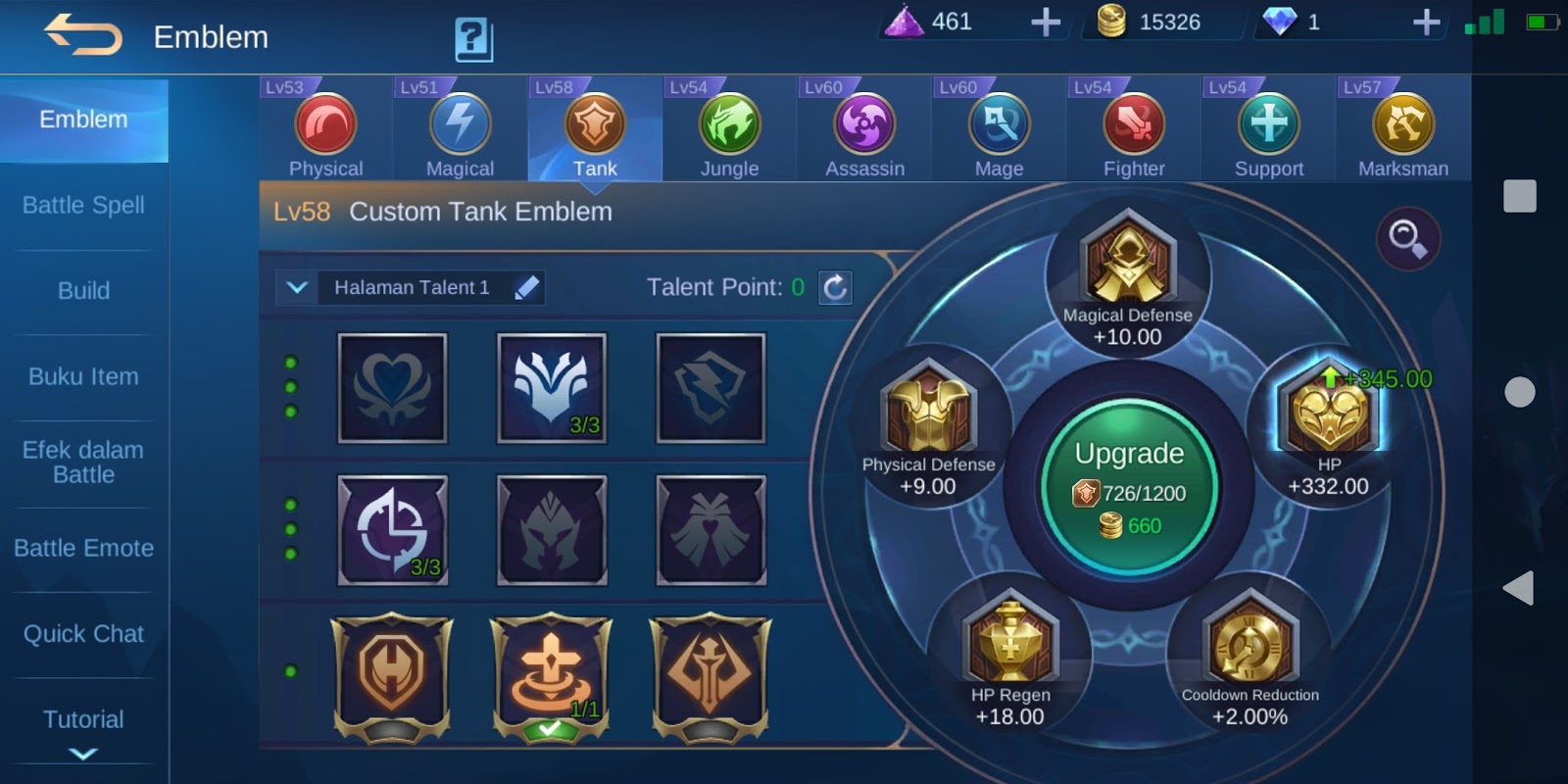
Task: Select the maxed 3/3 talent in row one
Action: (552, 387)
